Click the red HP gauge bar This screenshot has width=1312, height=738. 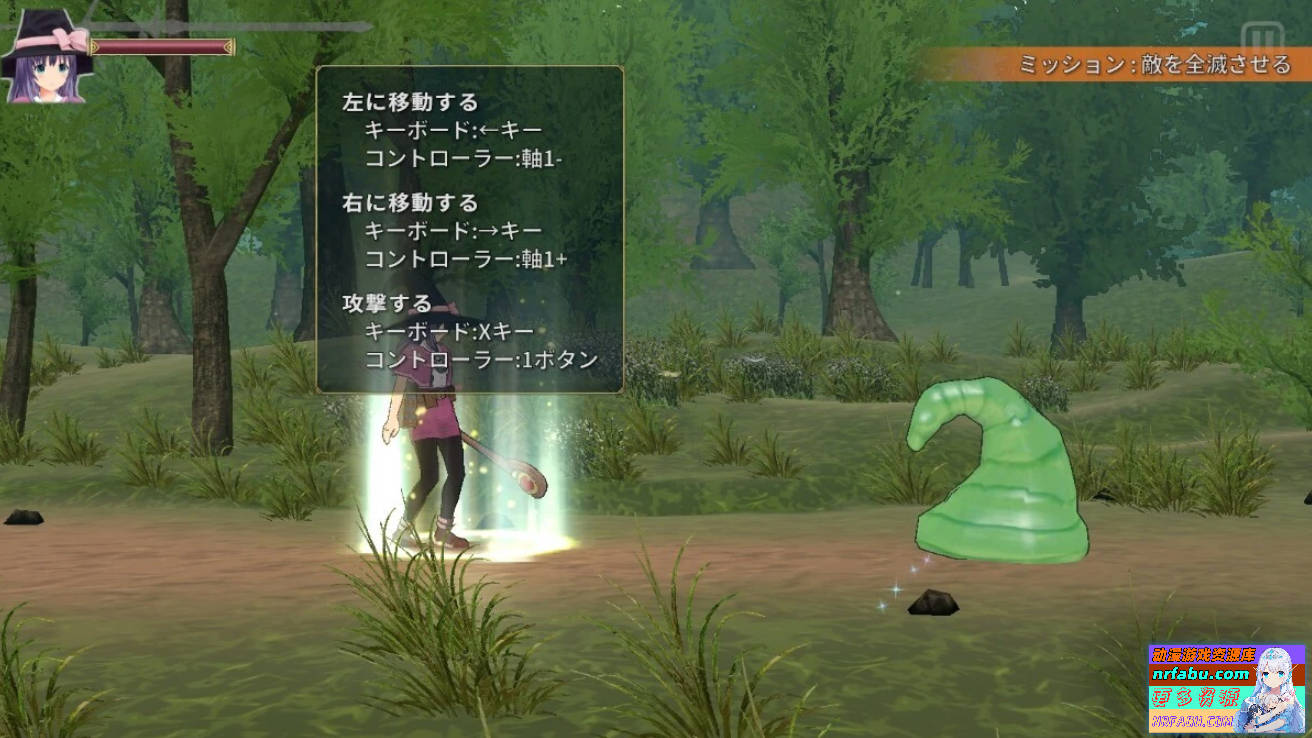(165, 44)
